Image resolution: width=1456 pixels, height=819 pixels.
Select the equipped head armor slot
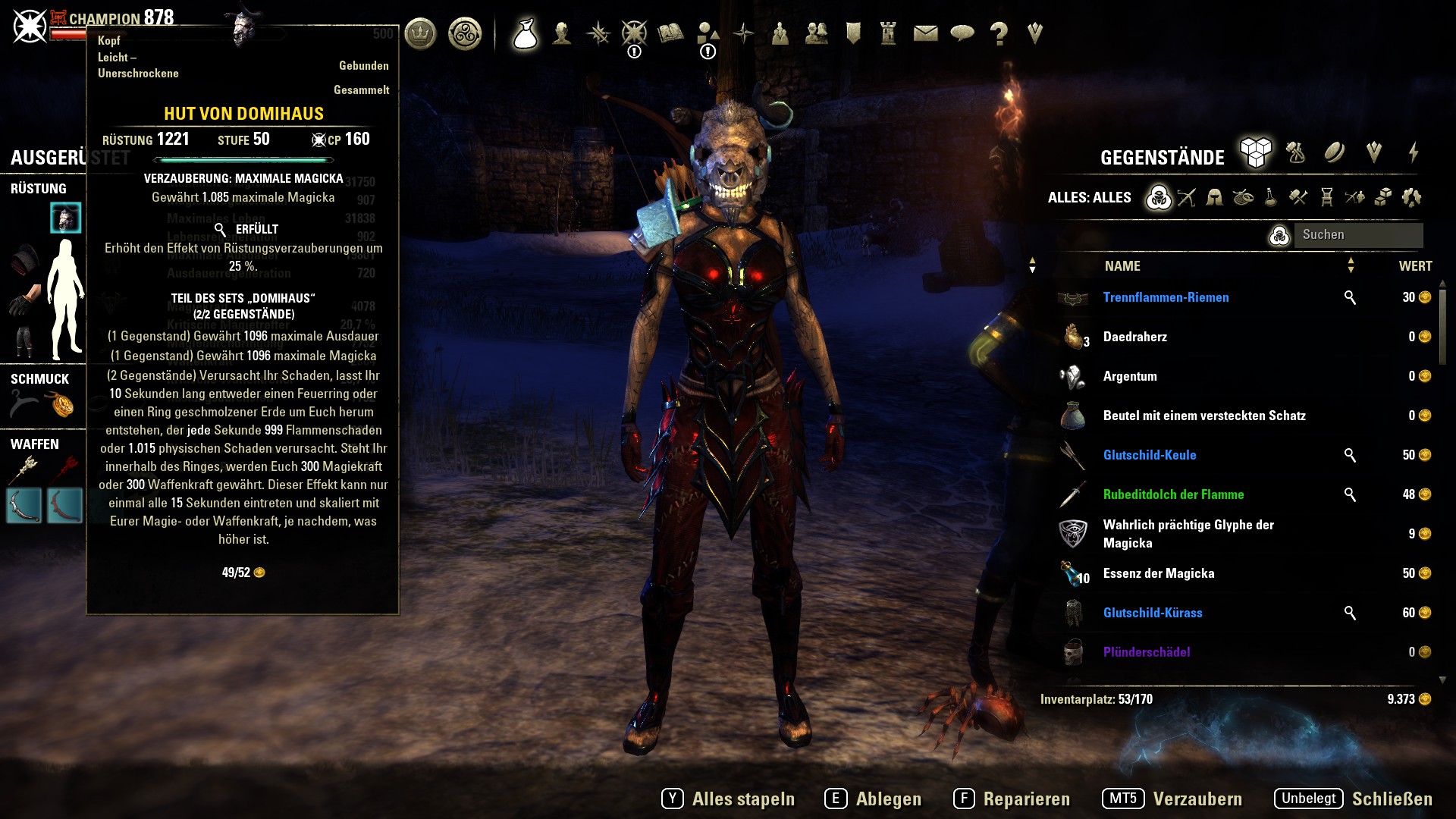tap(66, 218)
